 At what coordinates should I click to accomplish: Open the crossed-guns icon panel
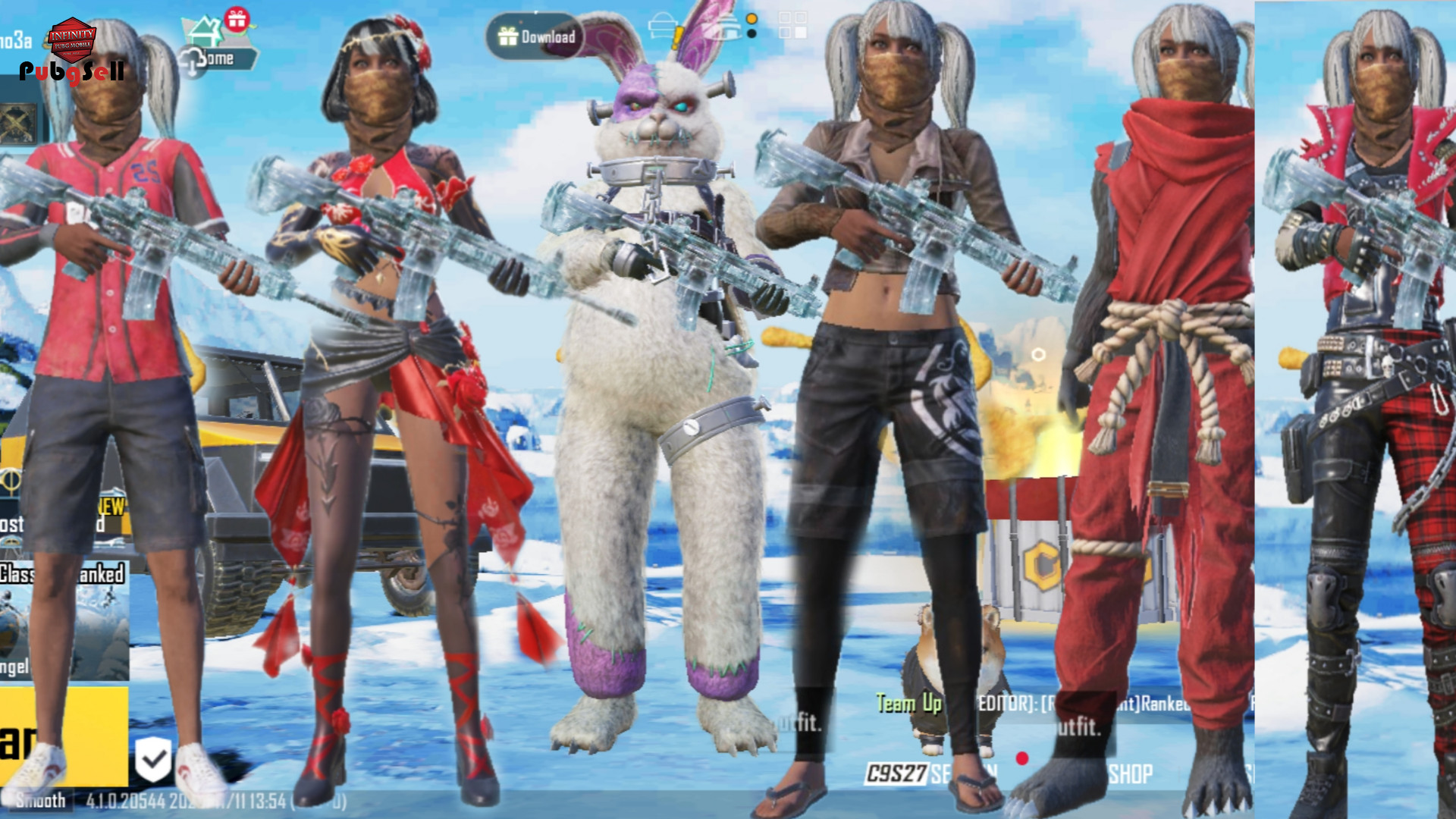click(17, 124)
